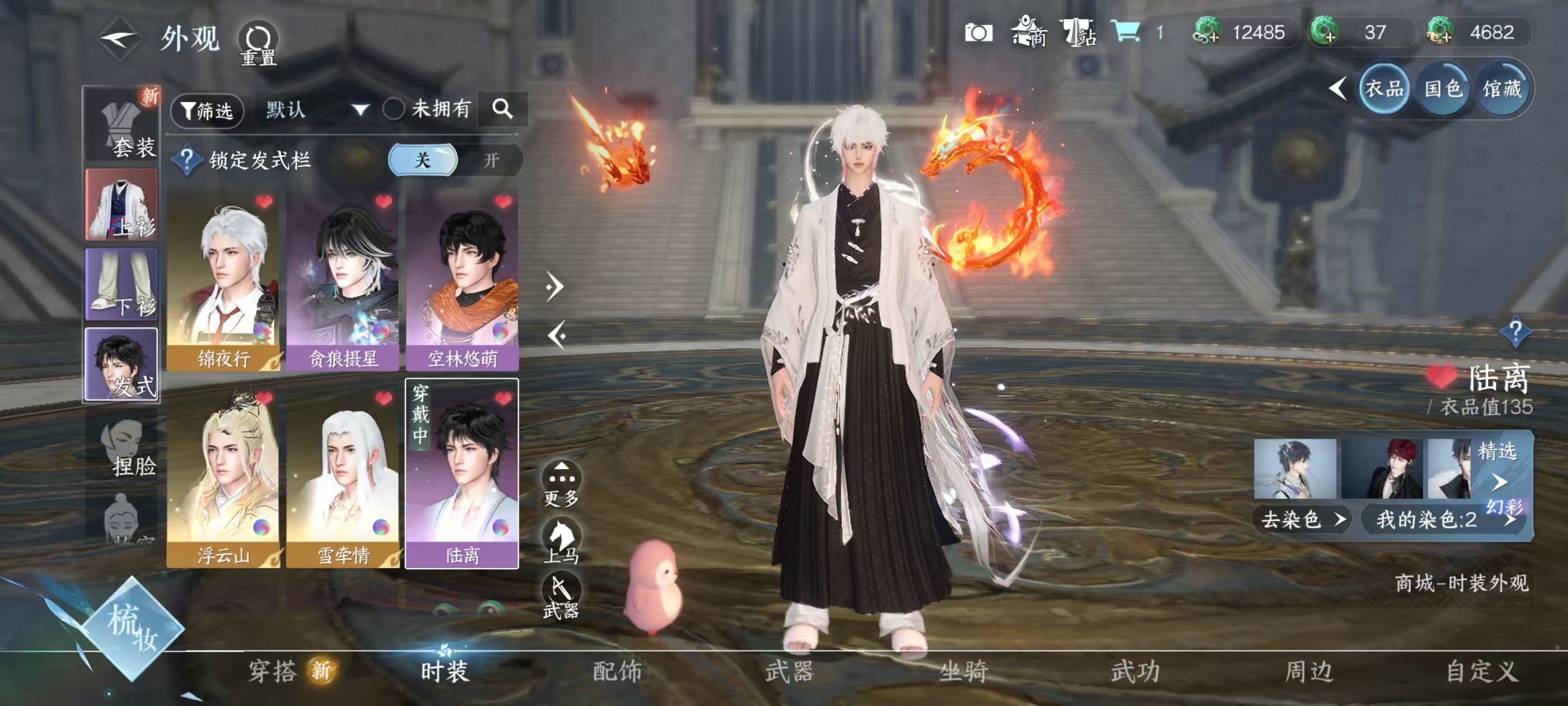This screenshot has width=1568, height=706.
Task: Choose the 贪狼摄星 hairstyle
Action: point(343,281)
